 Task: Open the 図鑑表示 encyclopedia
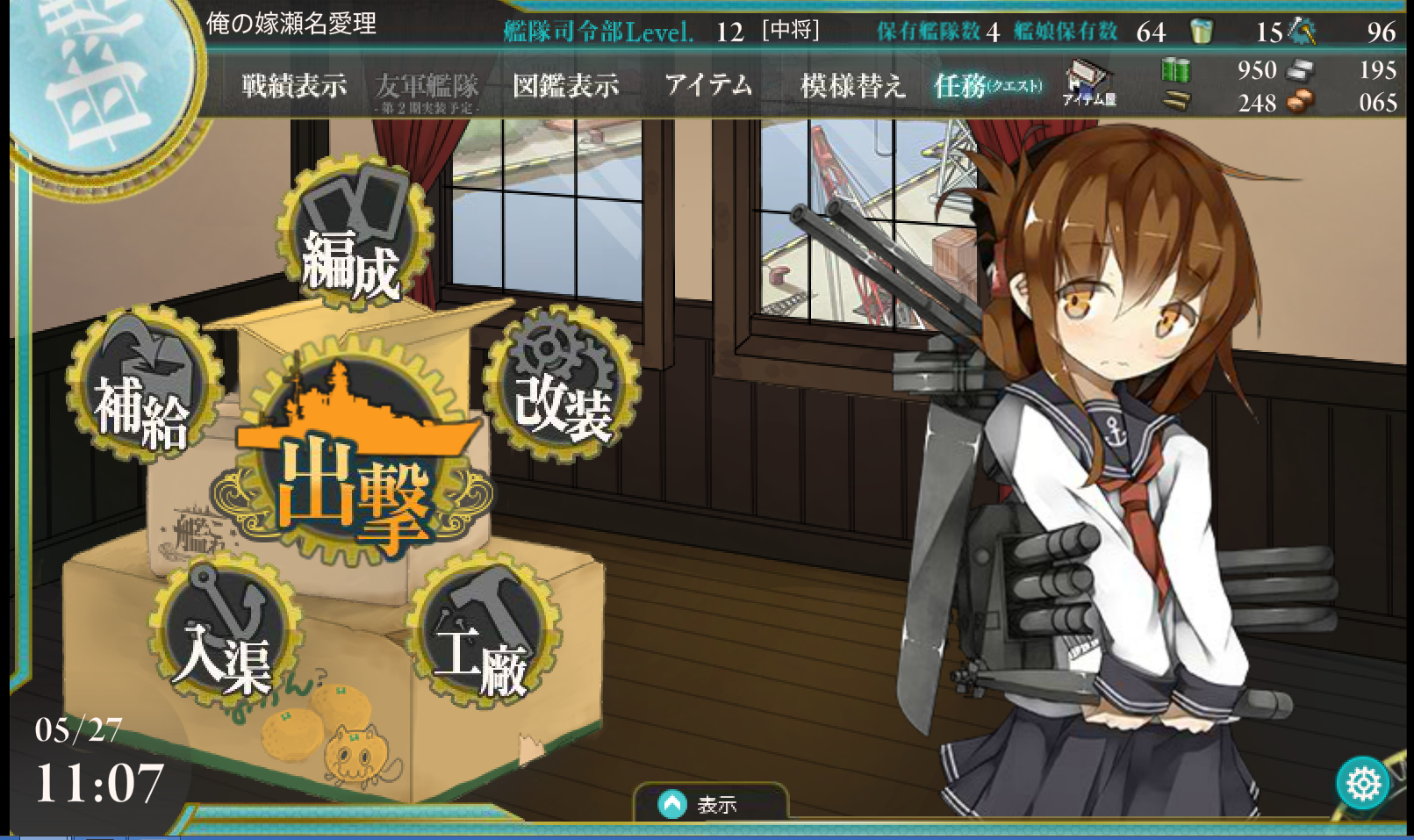click(565, 85)
